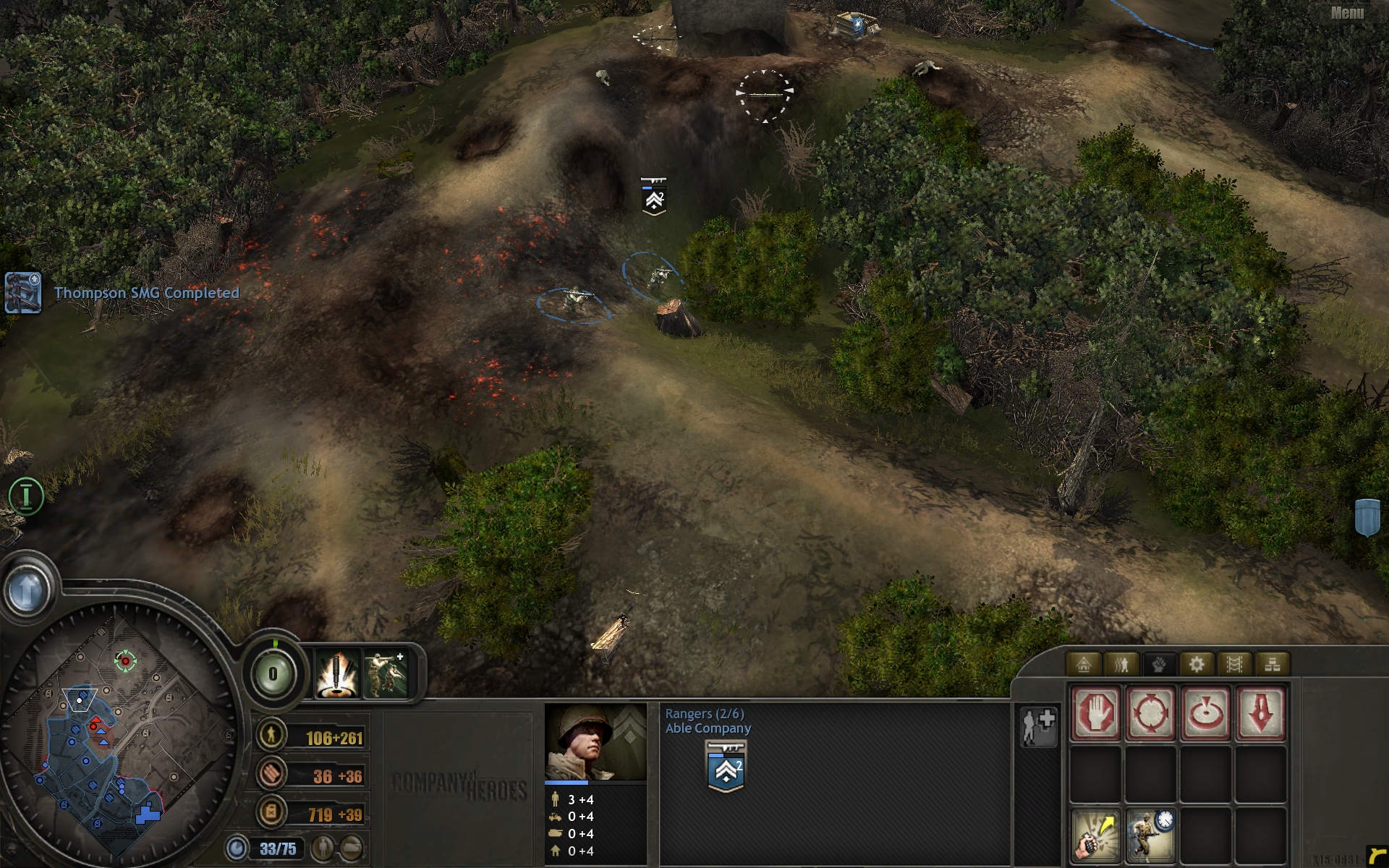Use the Throw Grenade ability
The height and width of the screenshot is (868, 1389).
[1096, 835]
